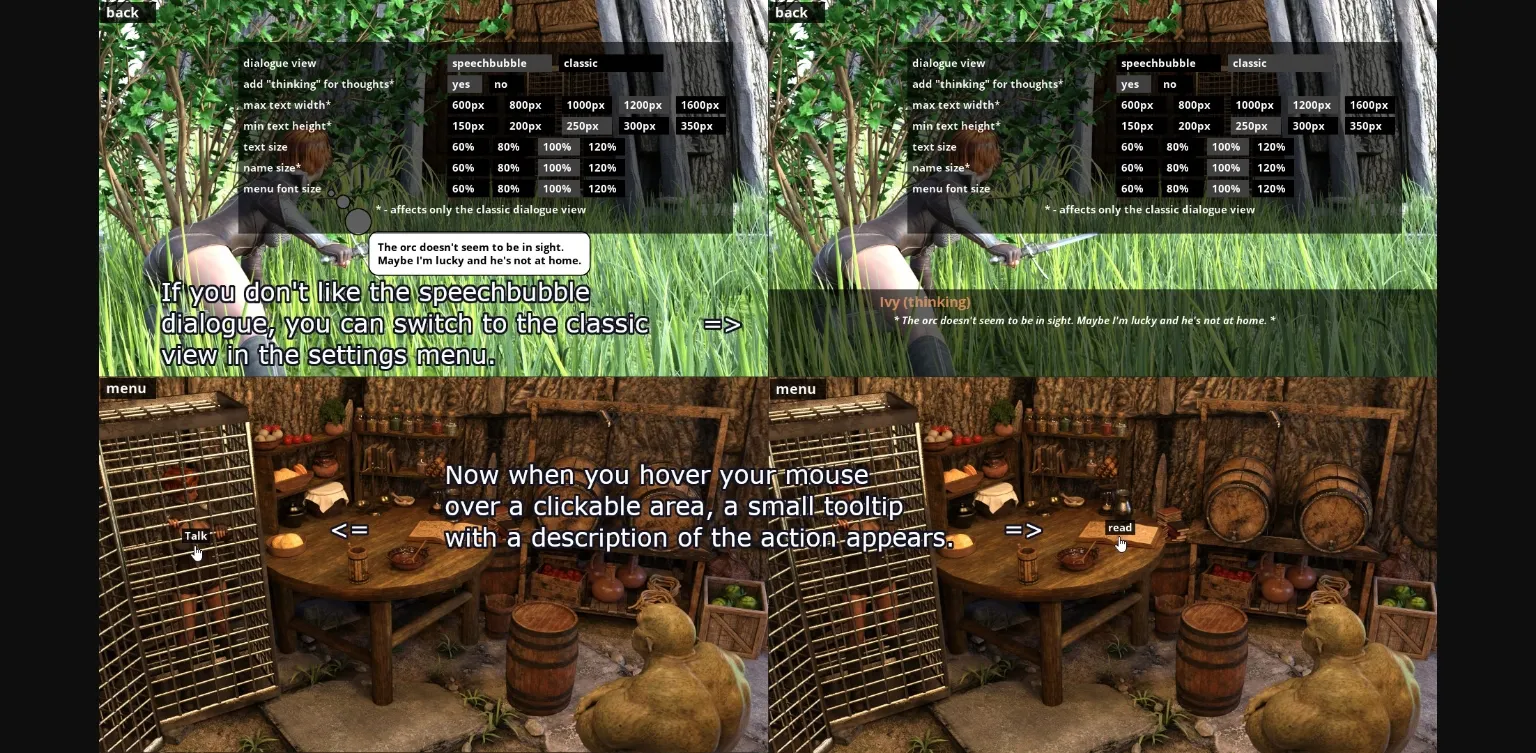Select speechbubble dialogue view
Image resolution: width=1536 pixels, height=753 pixels.
pyautogui.click(x=490, y=63)
